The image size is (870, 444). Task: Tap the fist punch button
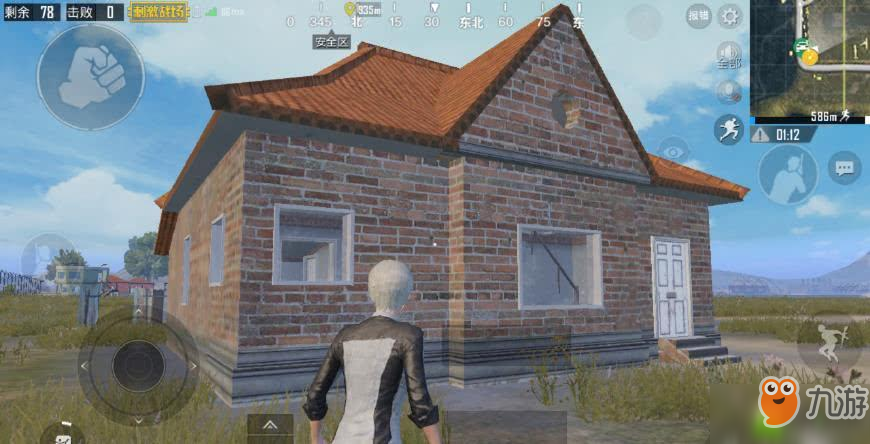click(89, 75)
